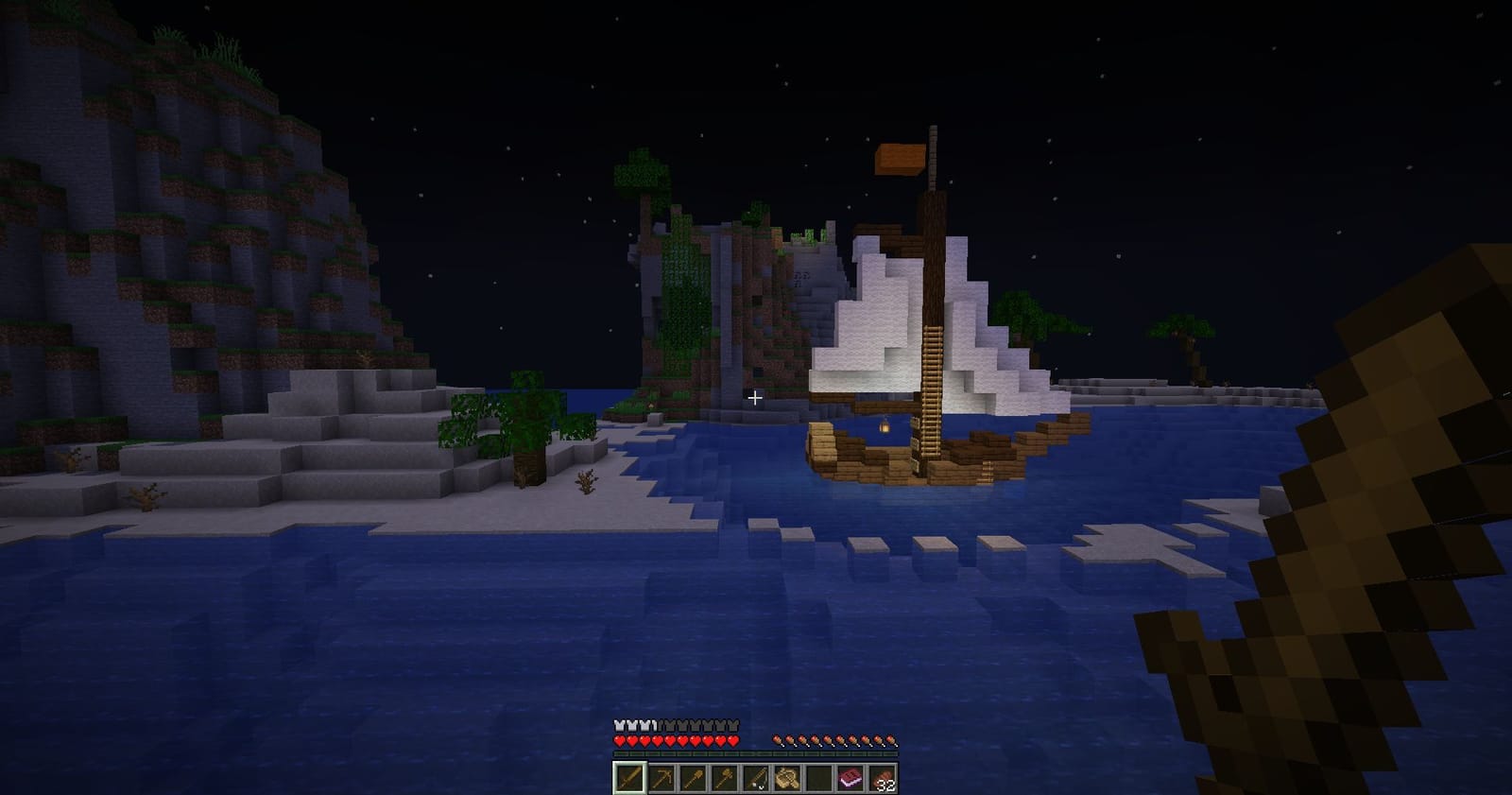This screenshot has width=1512, height=795.
Task: Click the green experience bar
Action: [x=756, y=753]
